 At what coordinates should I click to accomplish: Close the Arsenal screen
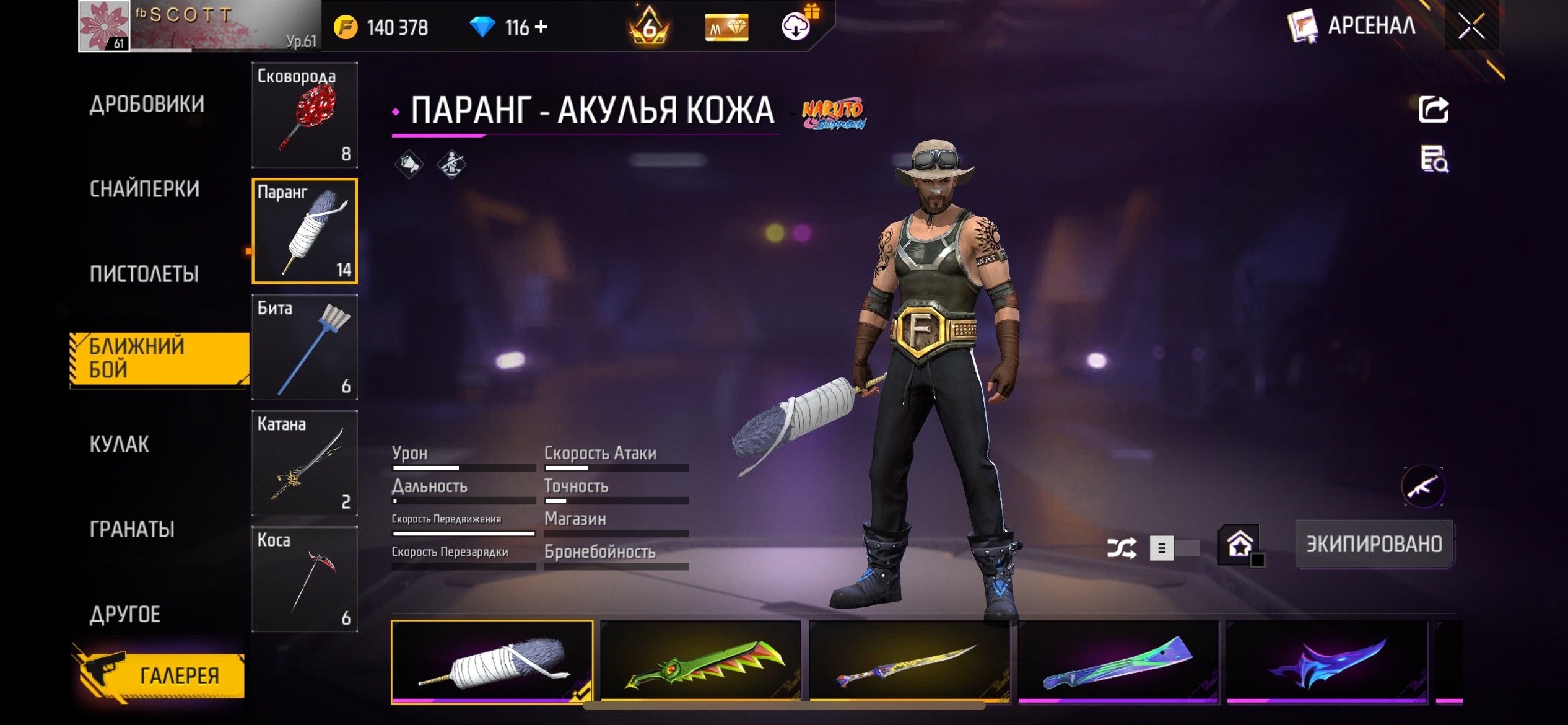1471,26
